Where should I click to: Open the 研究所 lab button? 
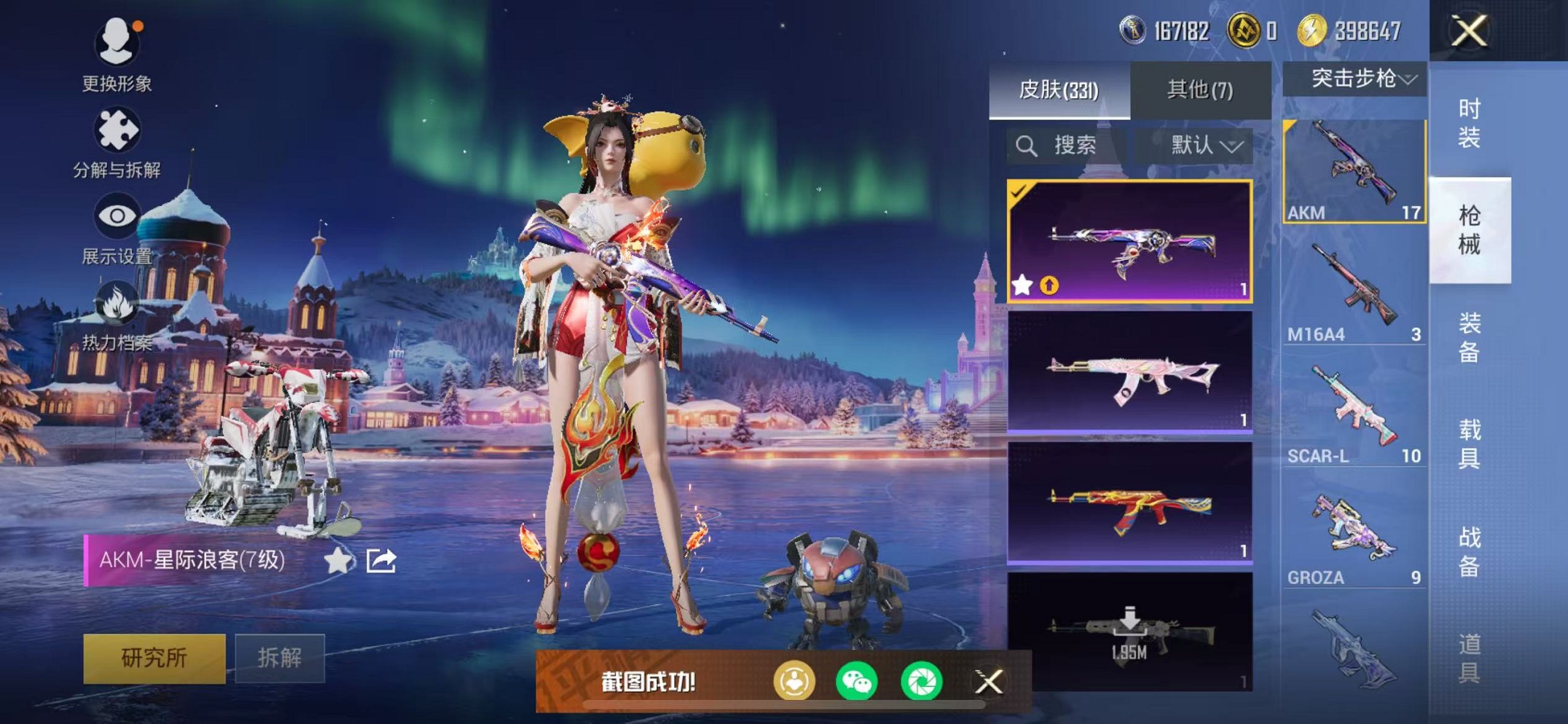point(154,658)
